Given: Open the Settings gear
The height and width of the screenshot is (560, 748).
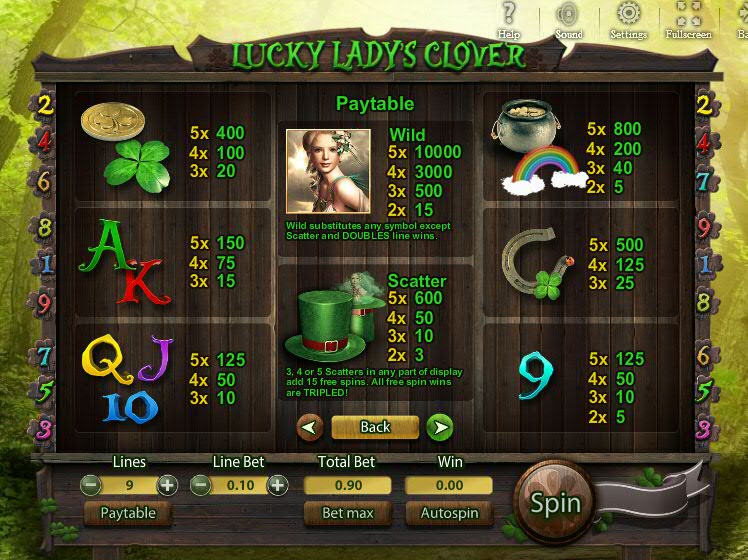Looking at the screenshot, I should (x=628, y=20).
